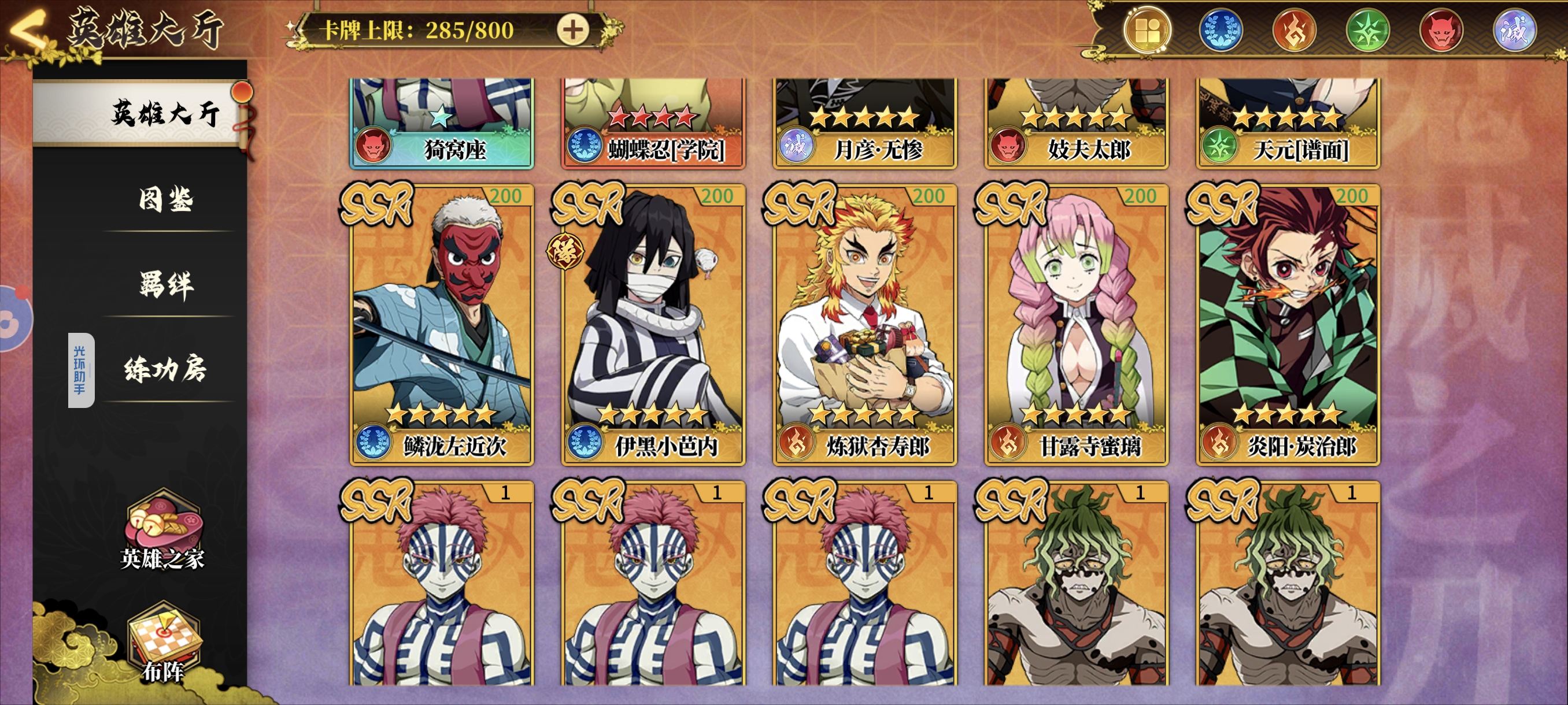Expand card limit with the plus button

pos(572,30)
